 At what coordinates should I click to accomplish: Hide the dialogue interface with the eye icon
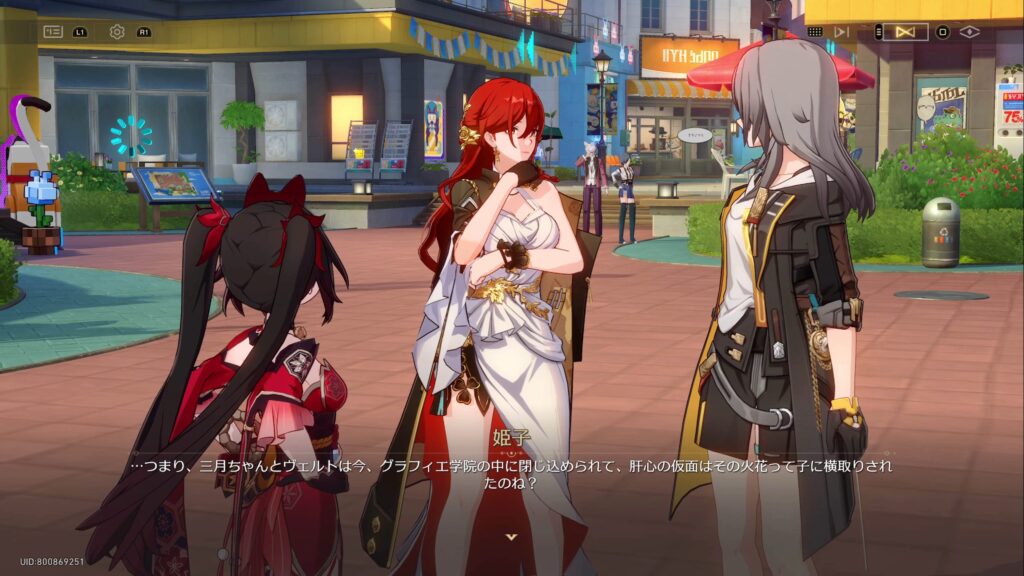point(969,32)
